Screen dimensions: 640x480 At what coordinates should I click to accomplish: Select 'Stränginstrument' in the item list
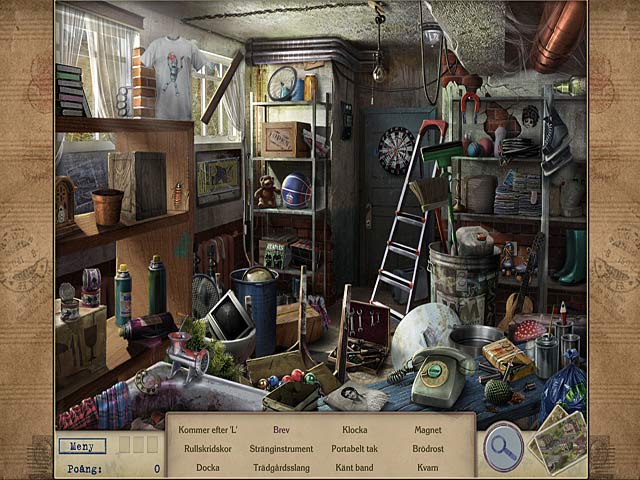(x=281, y=449)
